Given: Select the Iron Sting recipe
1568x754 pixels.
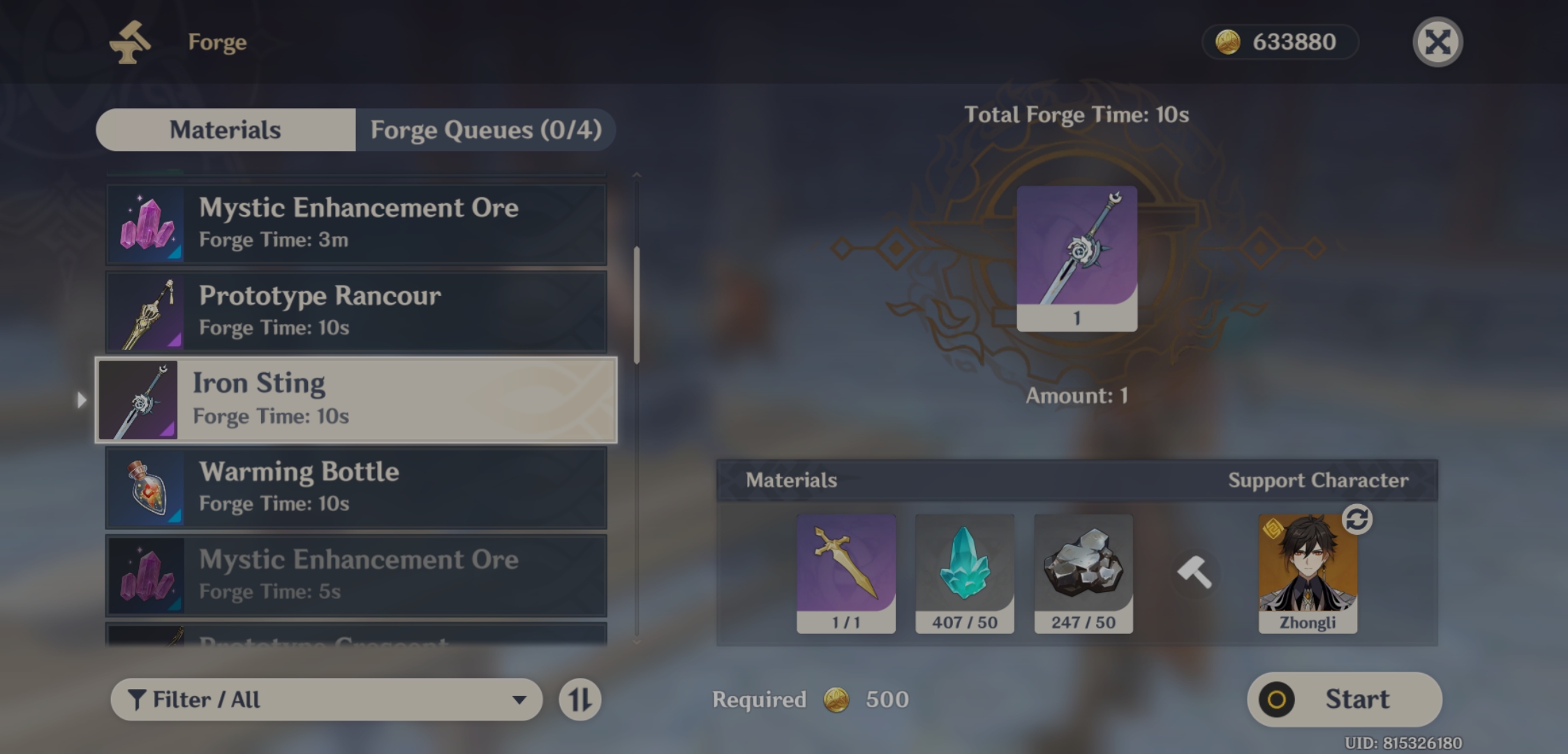Looking at the screenshot, I should point(356,400).
